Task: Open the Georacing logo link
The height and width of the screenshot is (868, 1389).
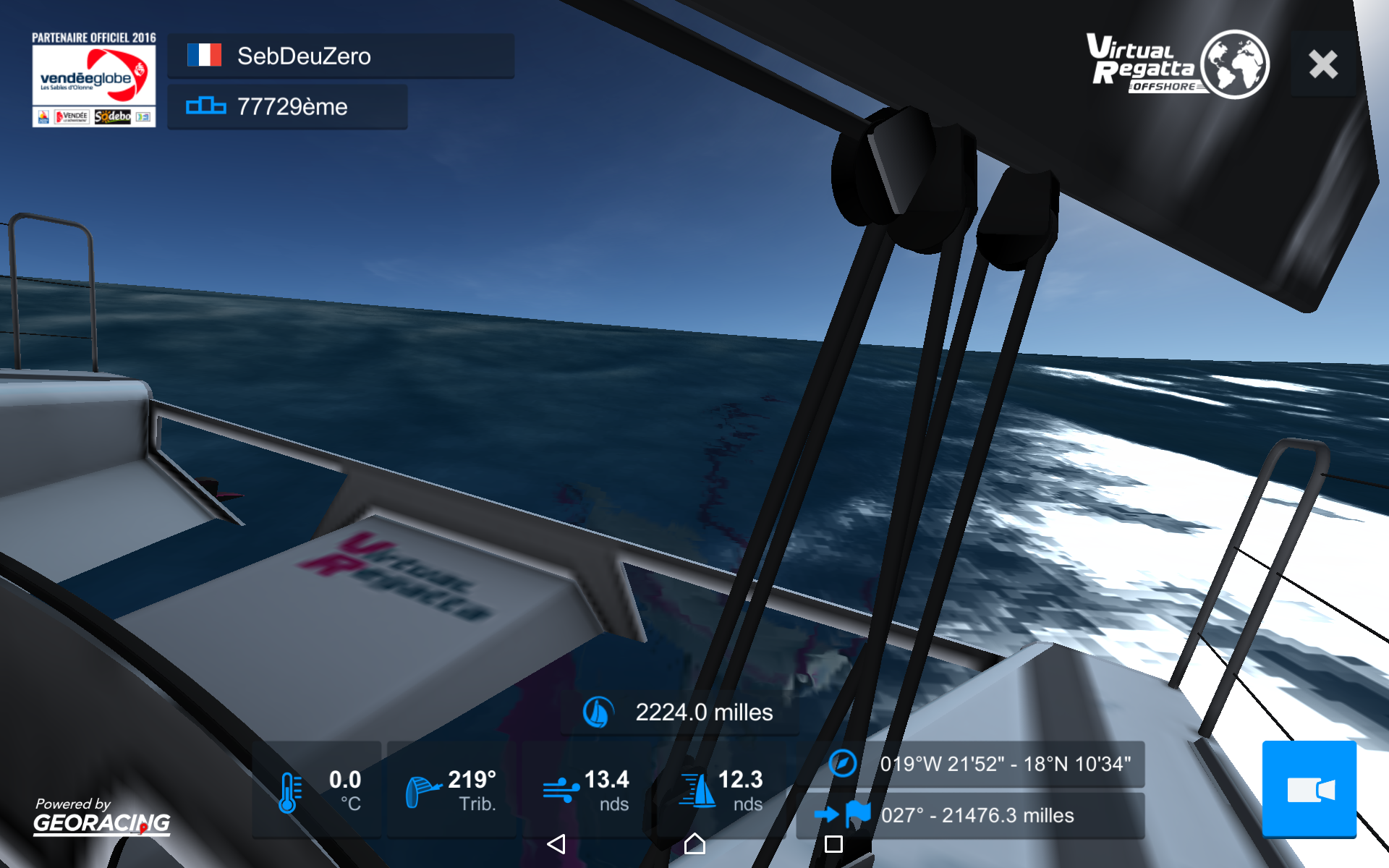Action: 101,817
